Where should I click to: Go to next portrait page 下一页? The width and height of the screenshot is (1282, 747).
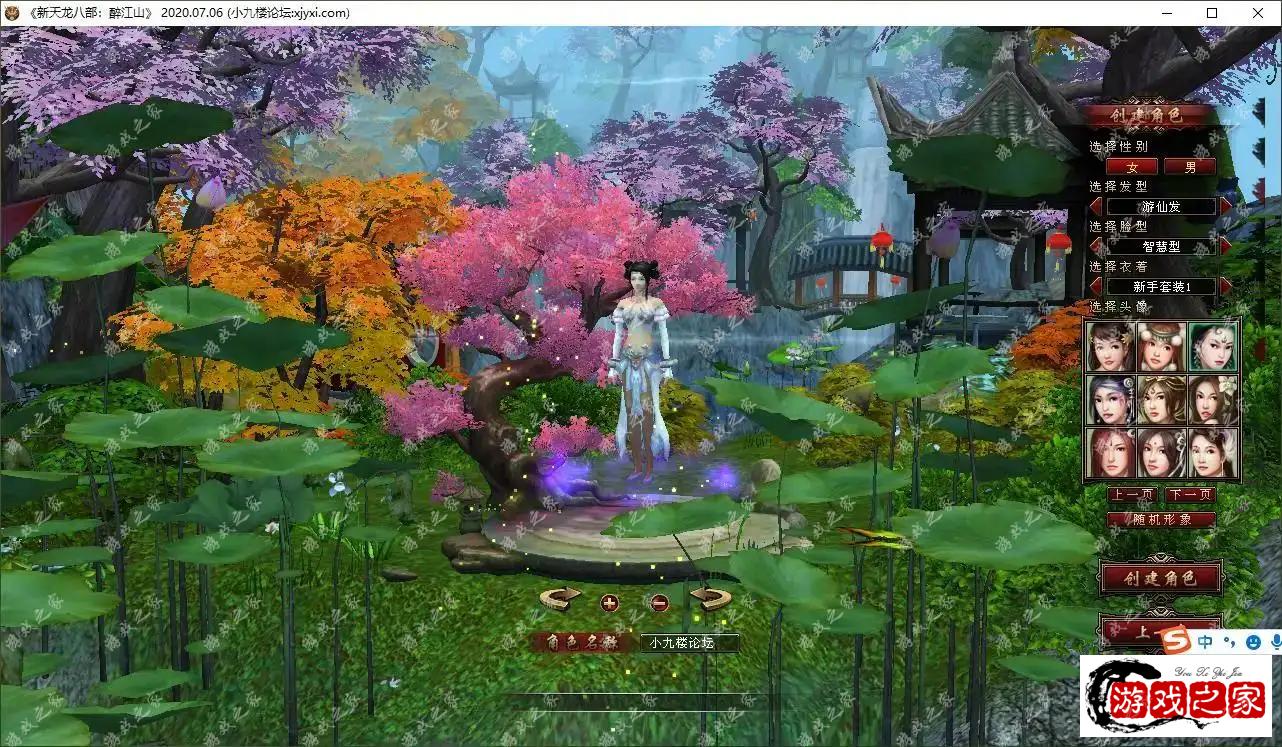coord(1190,495)
